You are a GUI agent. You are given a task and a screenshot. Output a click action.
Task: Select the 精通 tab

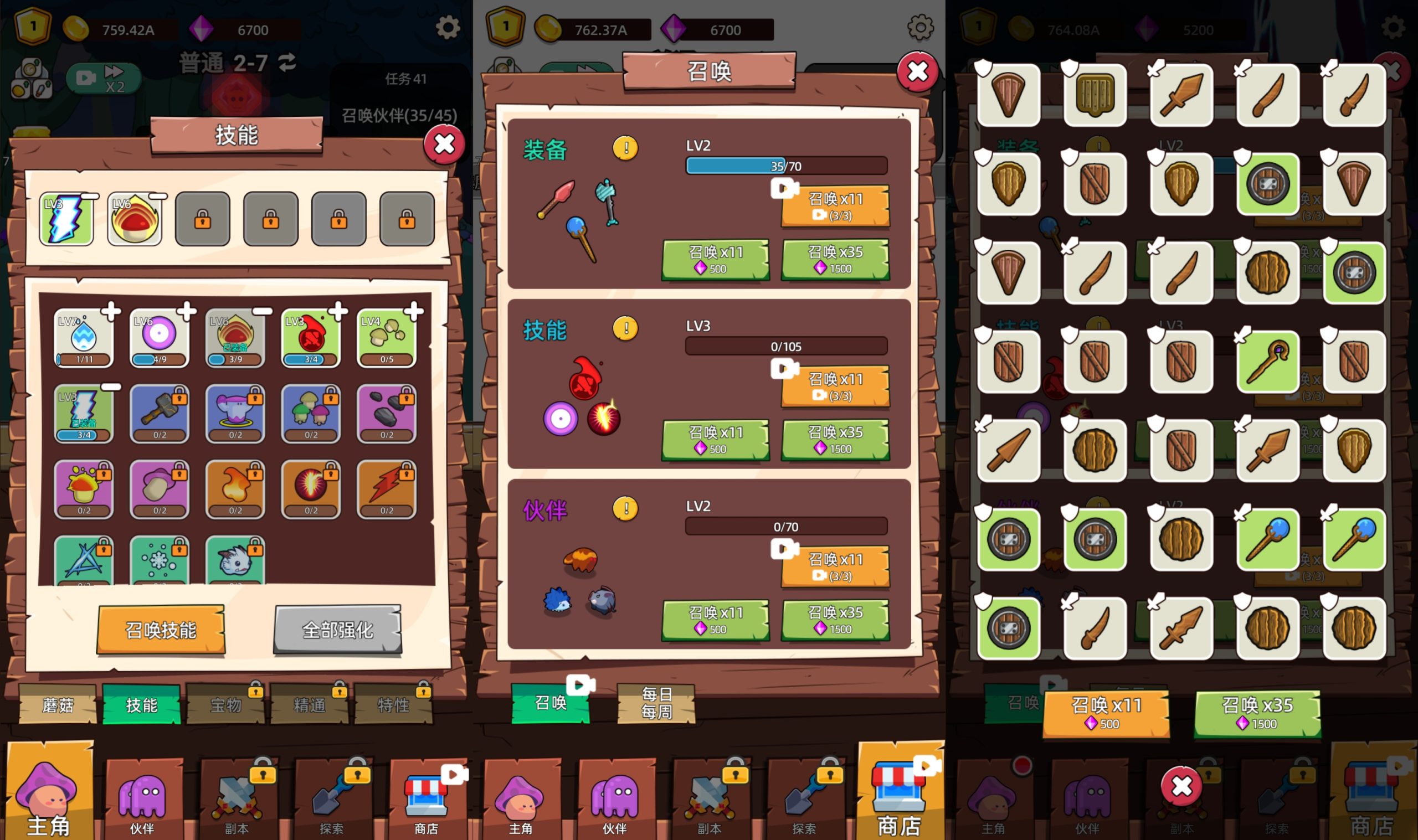tap(309, 705)
